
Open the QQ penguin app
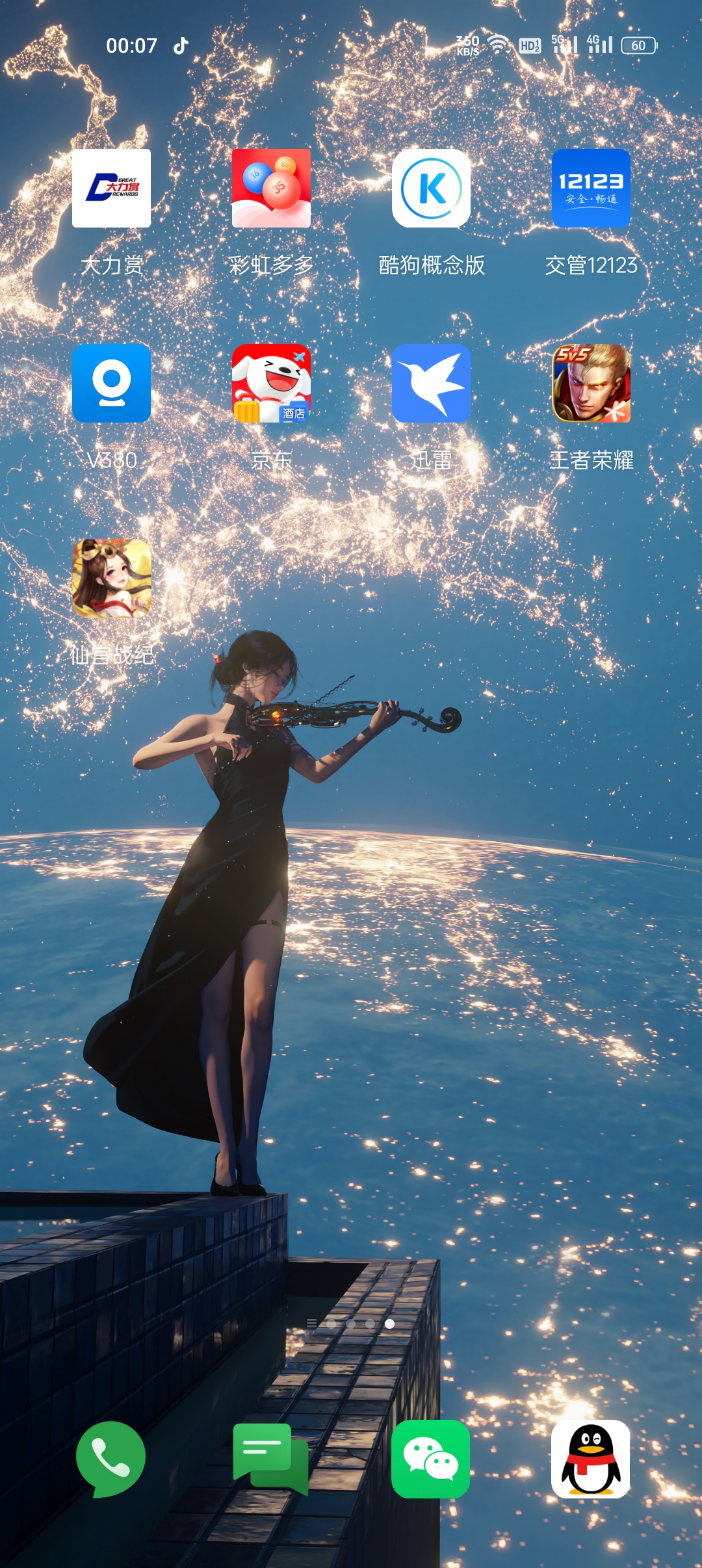pos(590,1459)
